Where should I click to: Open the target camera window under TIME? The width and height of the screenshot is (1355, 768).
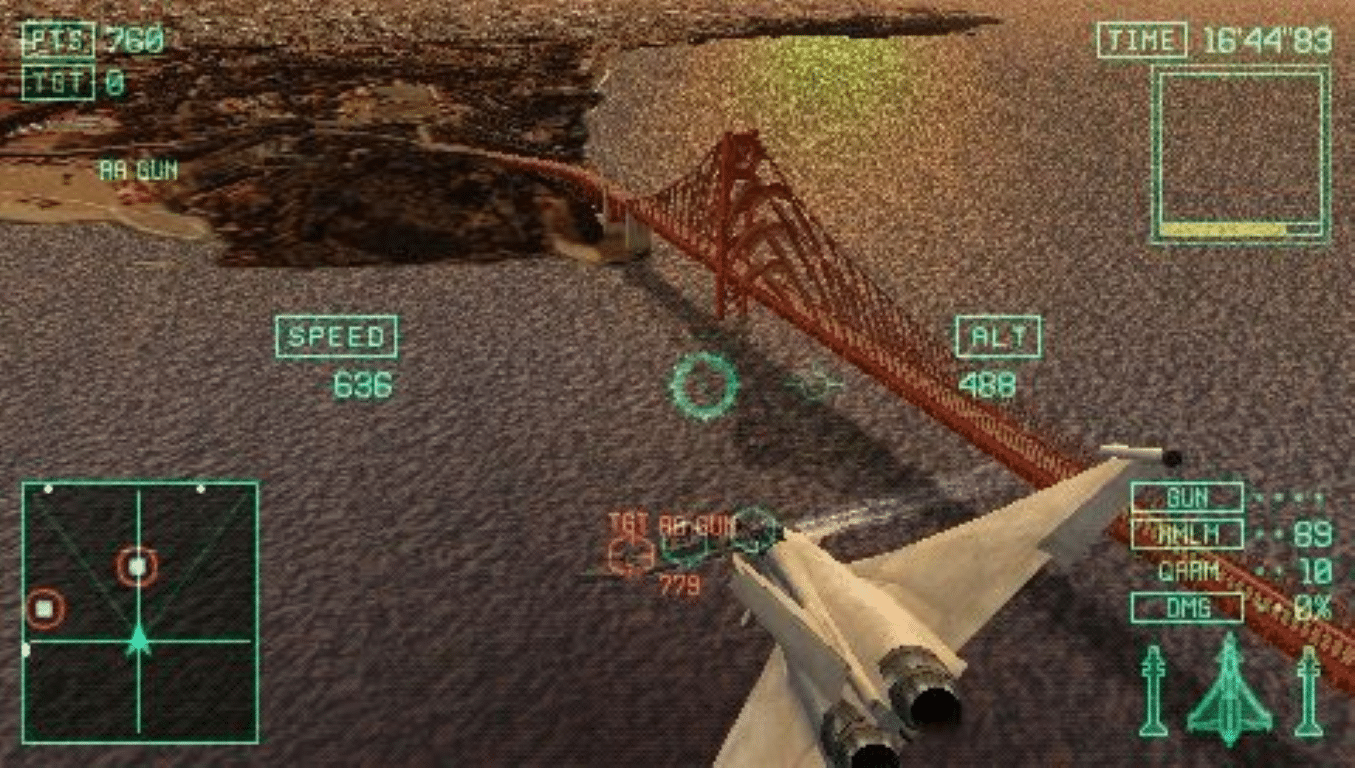[x=1240, y=153]
